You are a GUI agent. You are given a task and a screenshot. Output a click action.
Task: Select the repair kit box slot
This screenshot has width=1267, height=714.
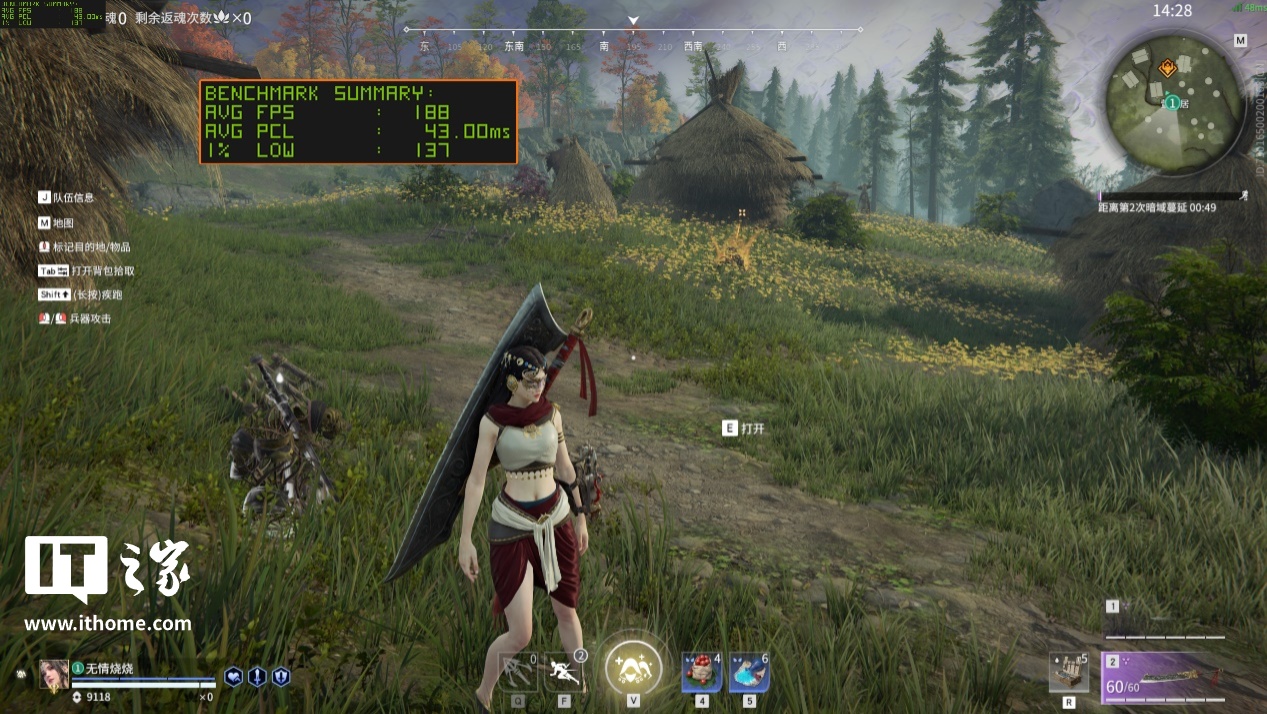coord(1068,671)
